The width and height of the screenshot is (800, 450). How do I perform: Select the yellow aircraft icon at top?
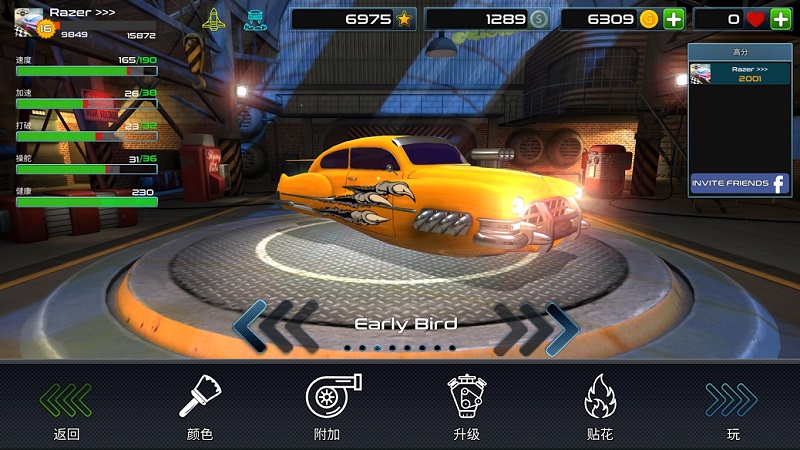click(214, 19)
